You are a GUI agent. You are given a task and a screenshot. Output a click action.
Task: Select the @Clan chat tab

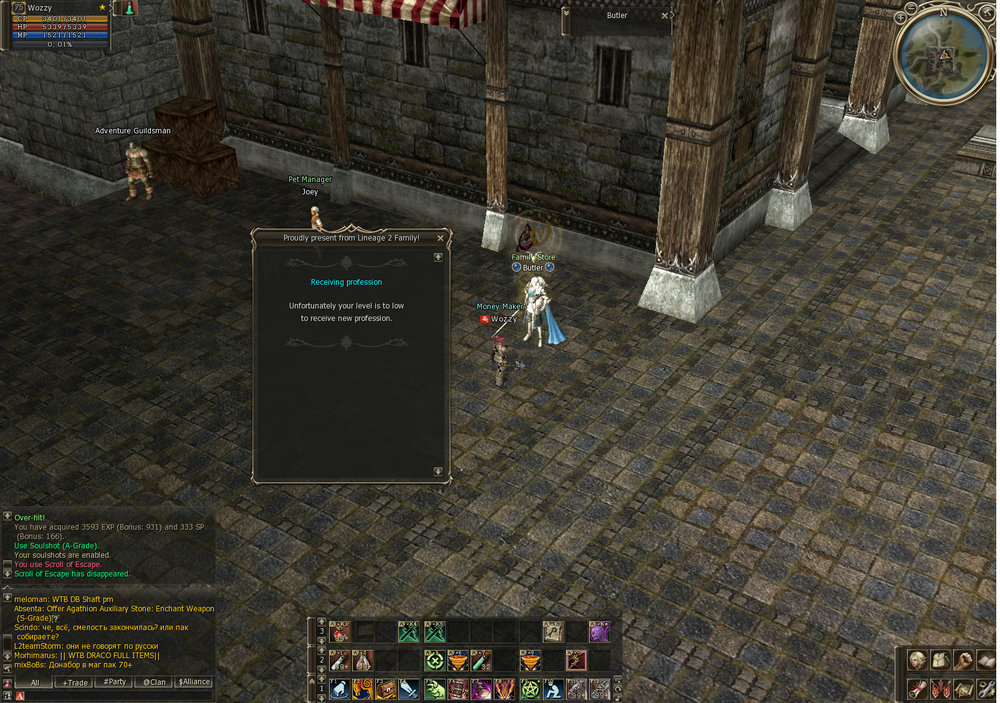point(155,682)
